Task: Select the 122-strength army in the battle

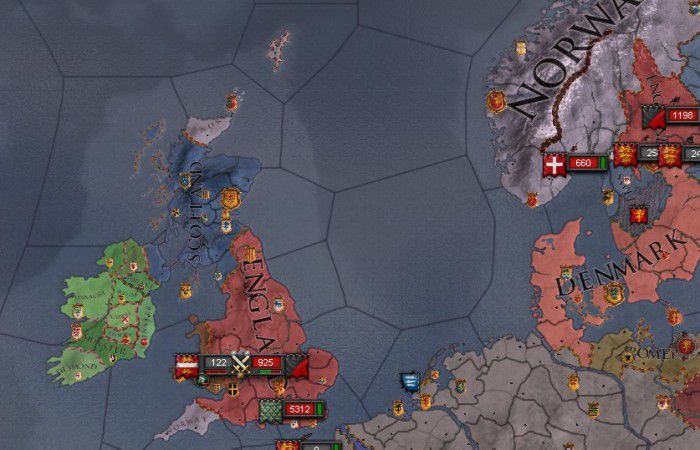Action: (x=216, y=362)
